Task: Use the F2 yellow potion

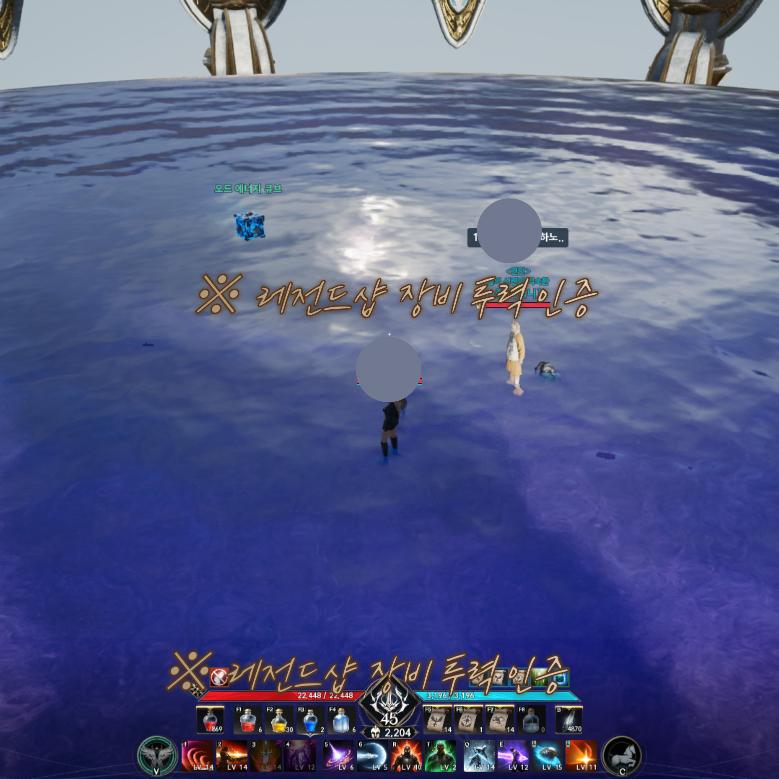Action: [279, 719]
